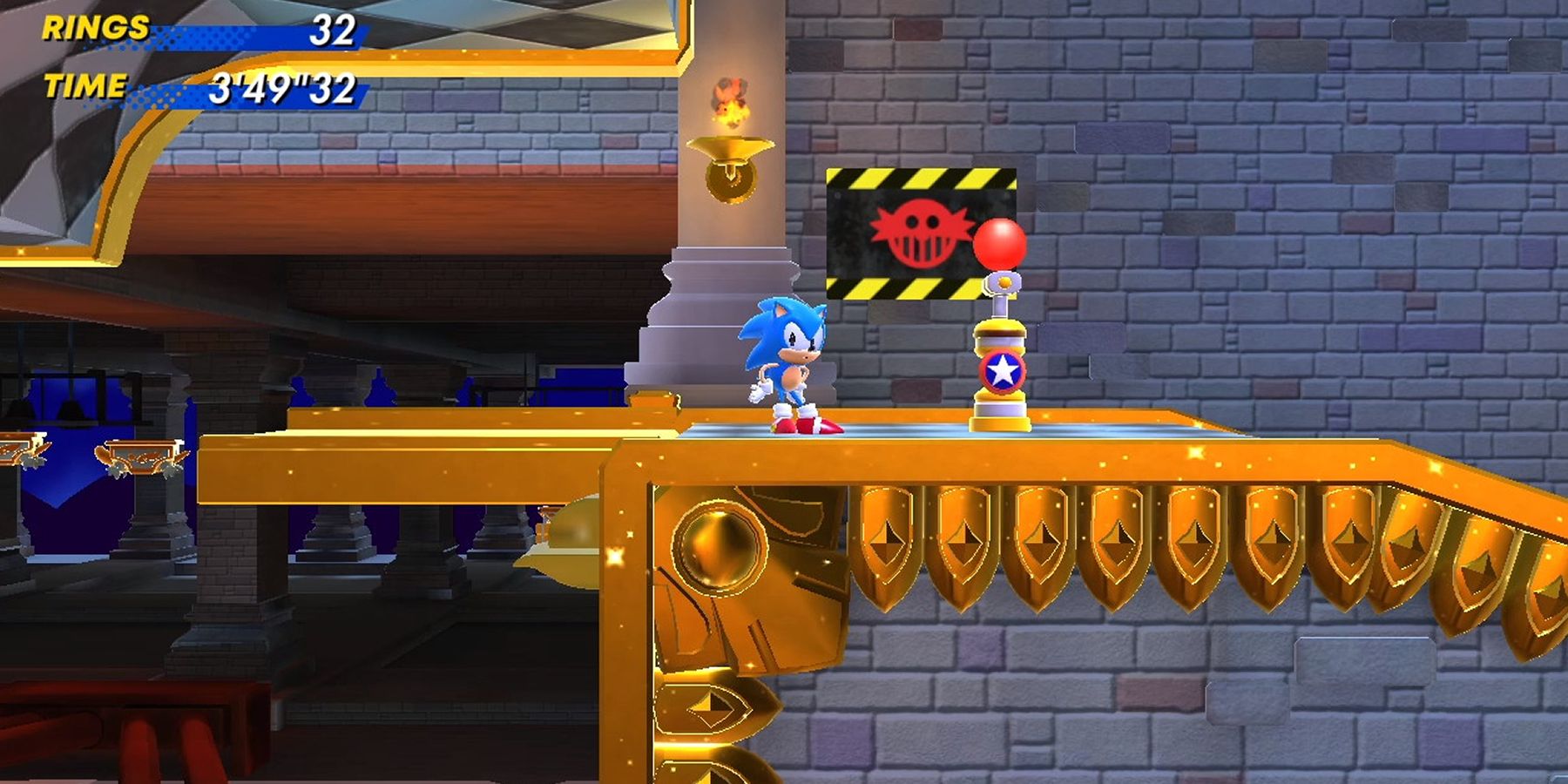The height and width of the screenshot is (784, 1568).
Task: Click the timer reading 3'49"32
Action: 283,84
